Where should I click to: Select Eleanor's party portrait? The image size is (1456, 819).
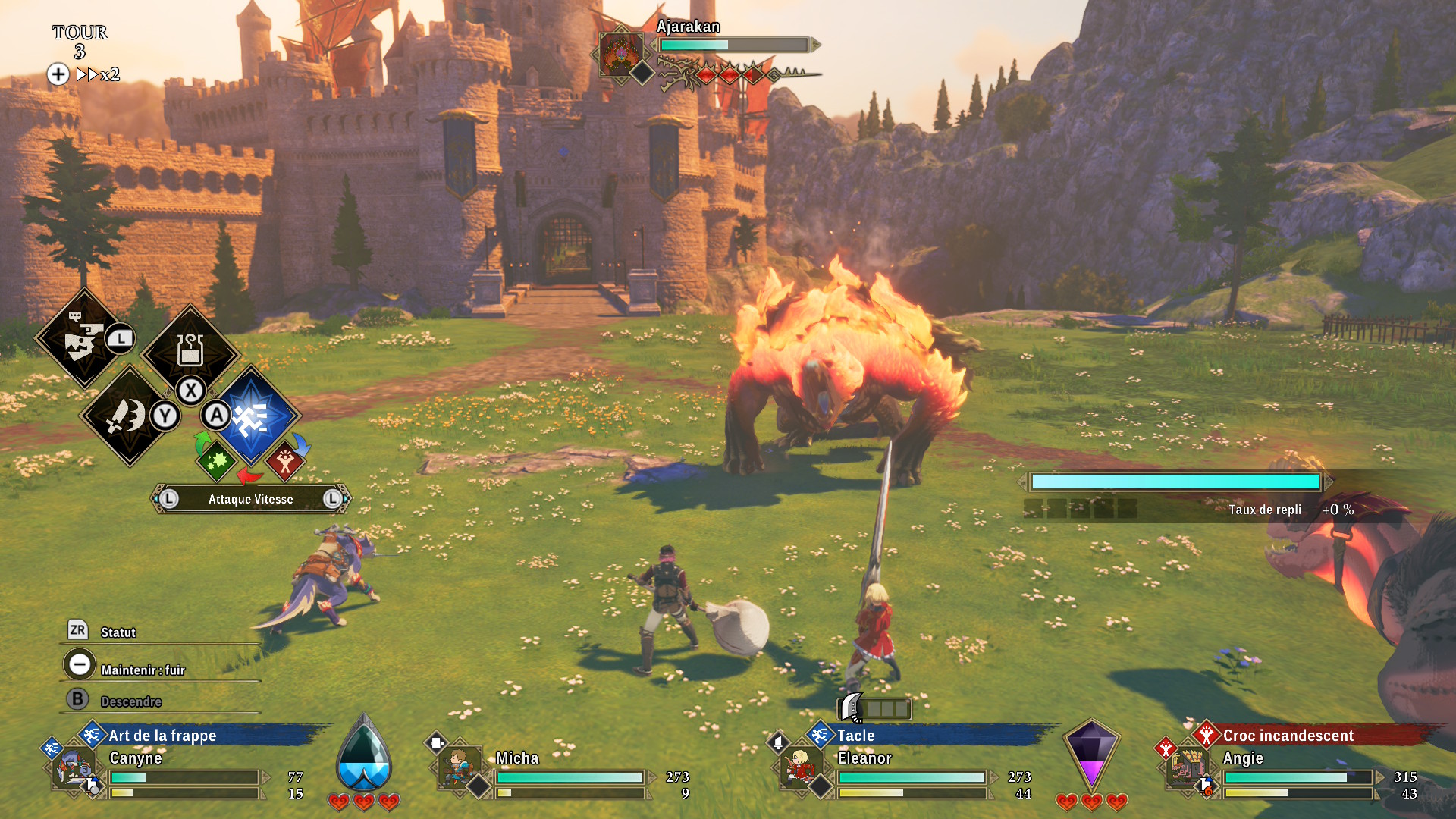point(799,767)
